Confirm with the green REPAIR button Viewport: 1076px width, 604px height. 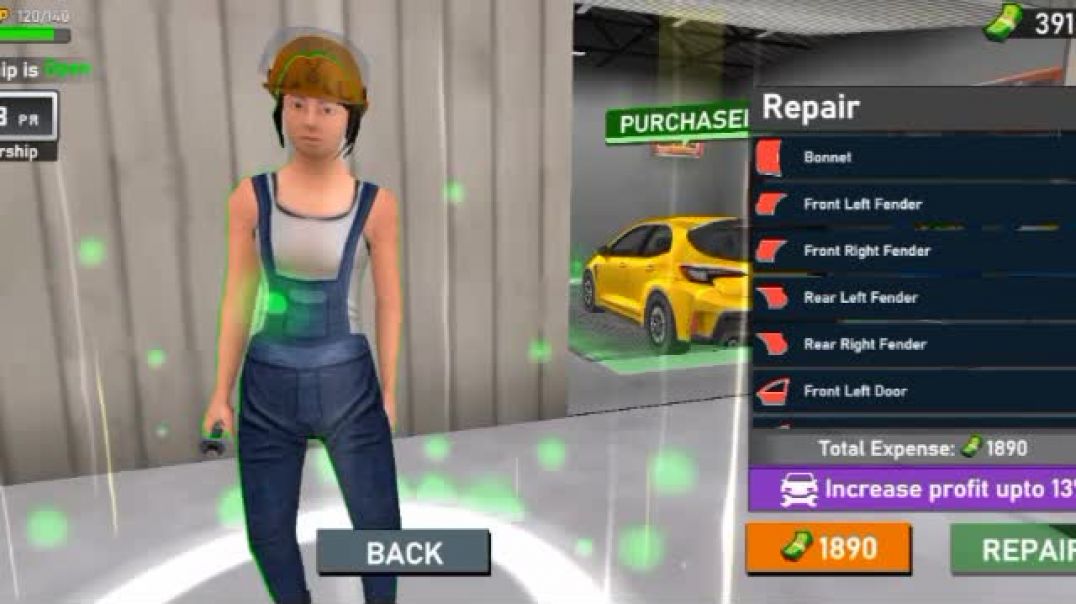coord(1014,549)
